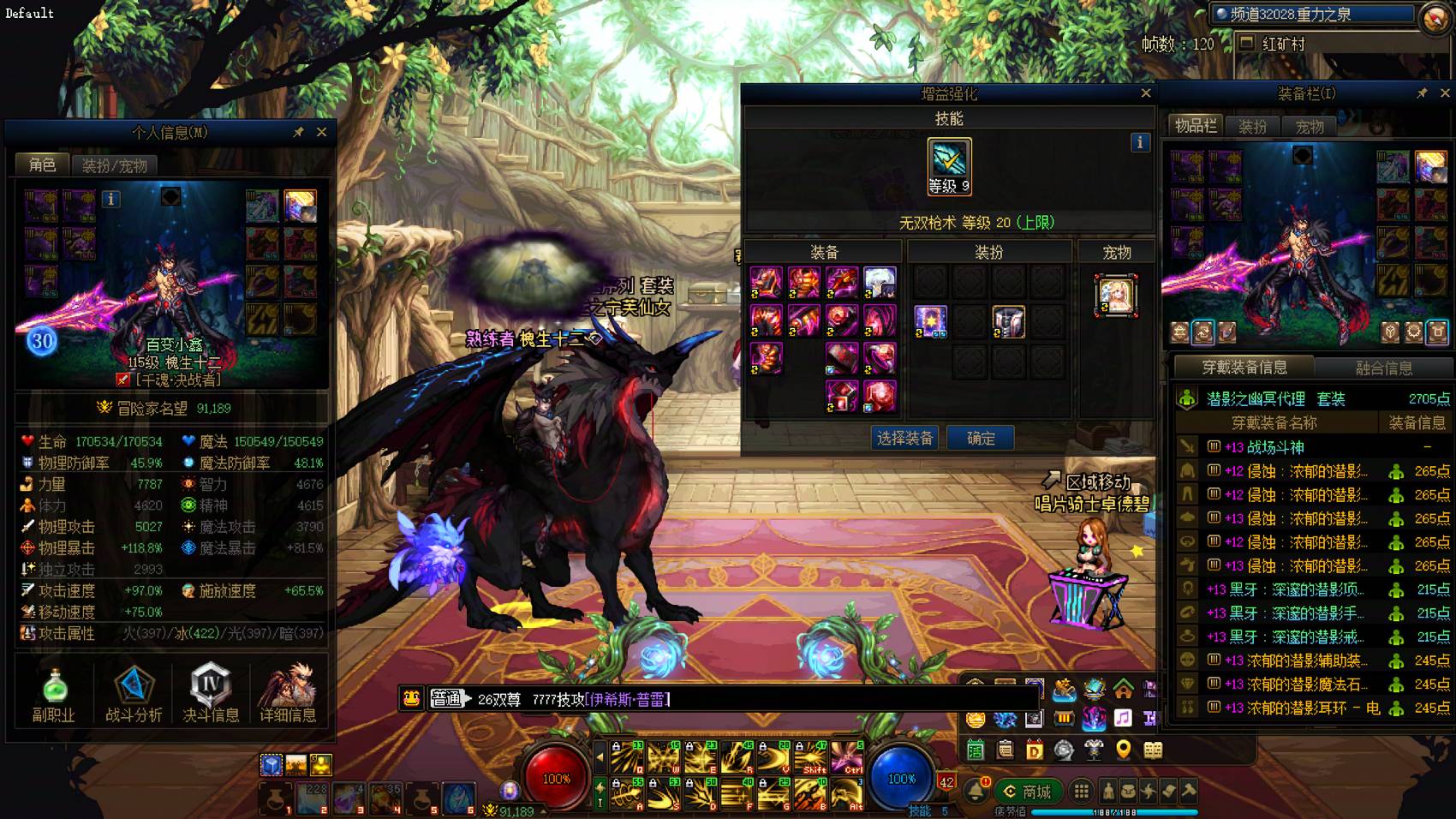
Task: Close the 个人信息 panel
Action: point(321,132)
